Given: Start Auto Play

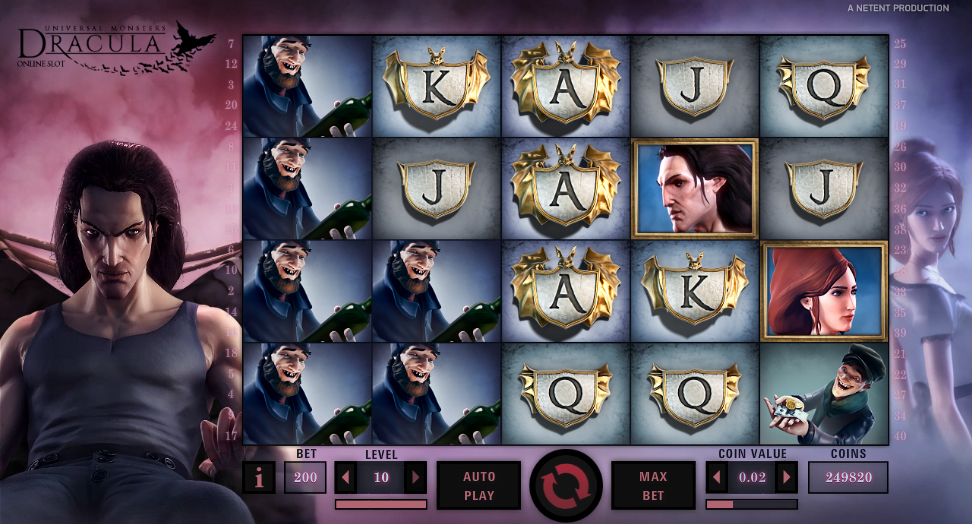Looking at the screenshot, I should click(479, 485).
